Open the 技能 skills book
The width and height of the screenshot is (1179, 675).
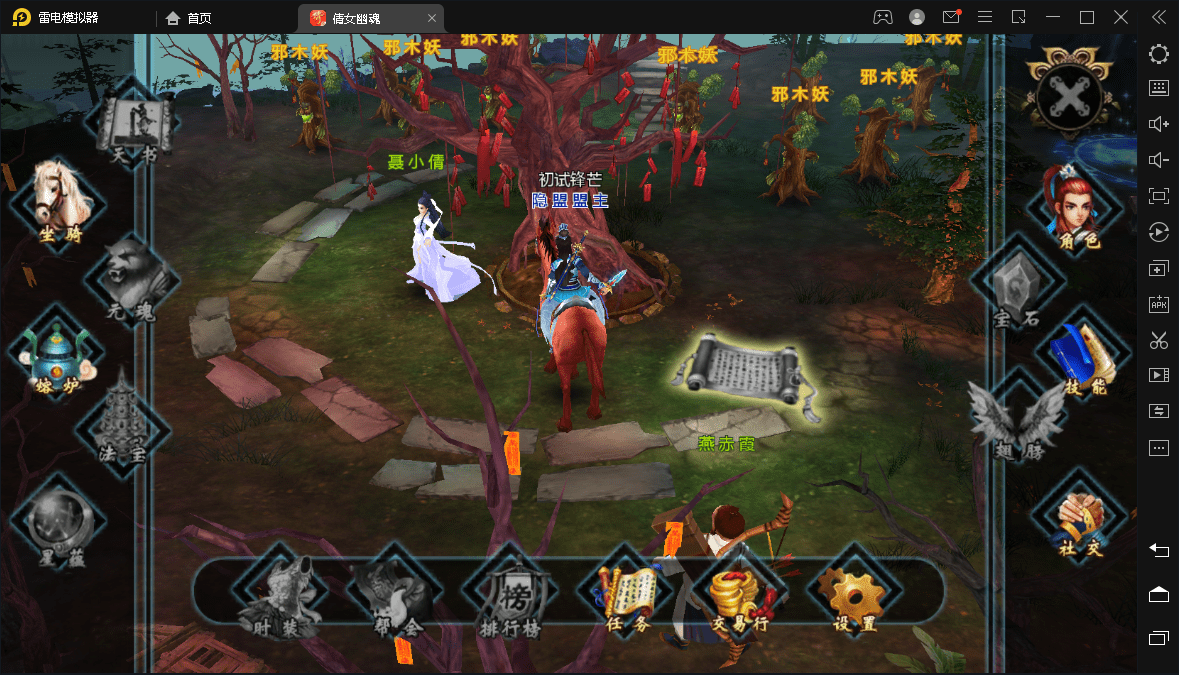[x=1082, y=356]
